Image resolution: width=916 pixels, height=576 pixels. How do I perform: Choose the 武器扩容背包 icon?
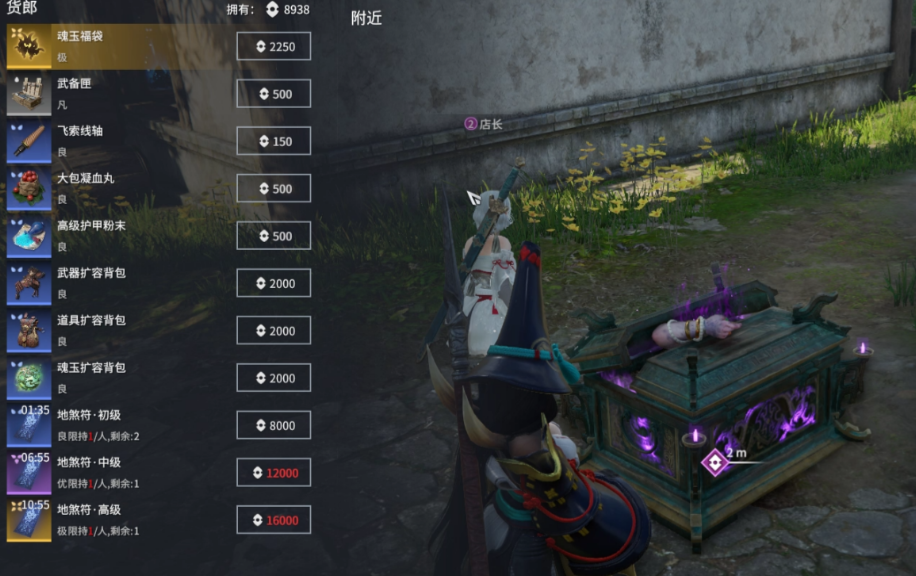click(28, 283)
